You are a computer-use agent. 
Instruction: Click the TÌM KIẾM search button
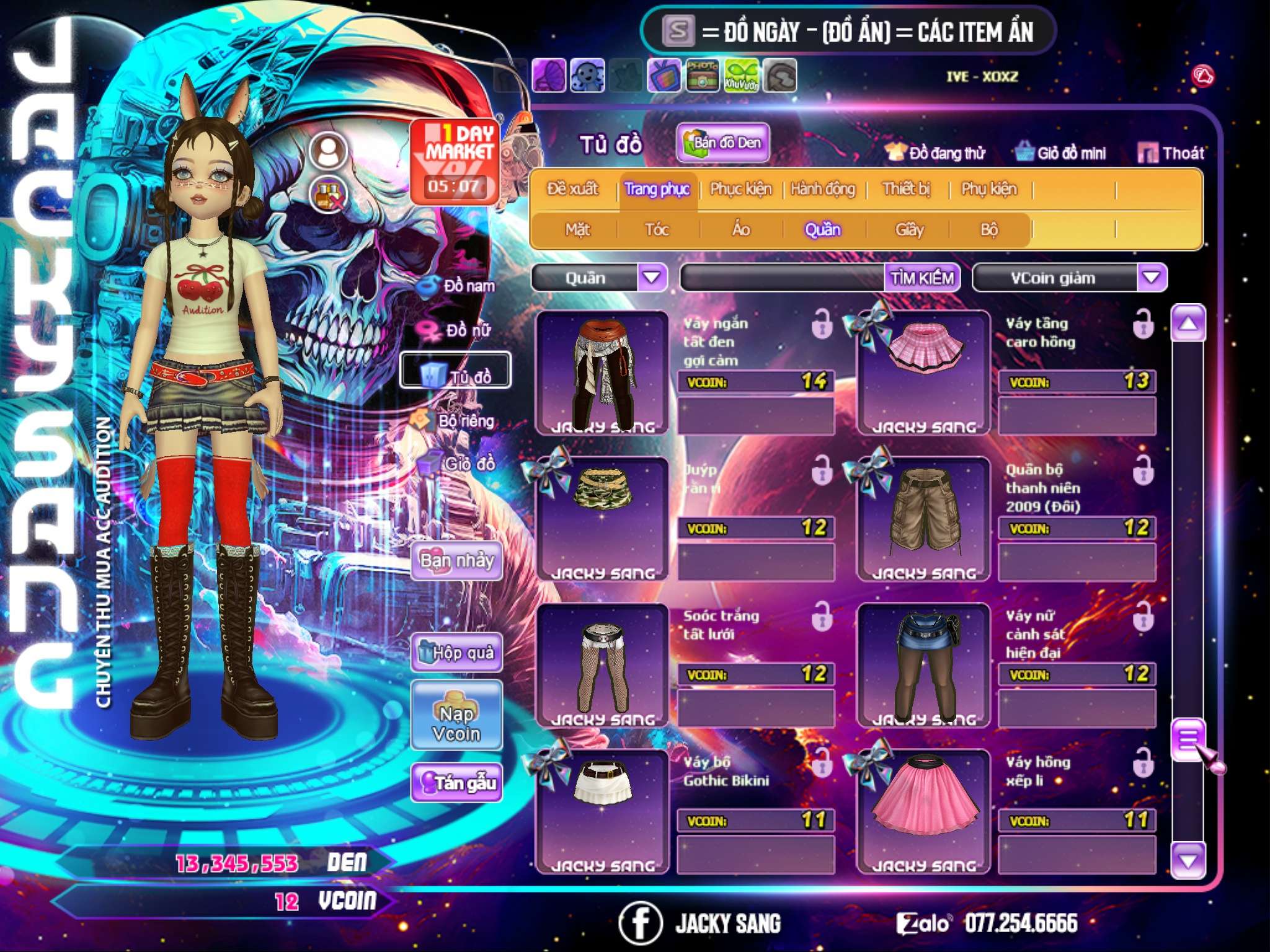point(922,278)
